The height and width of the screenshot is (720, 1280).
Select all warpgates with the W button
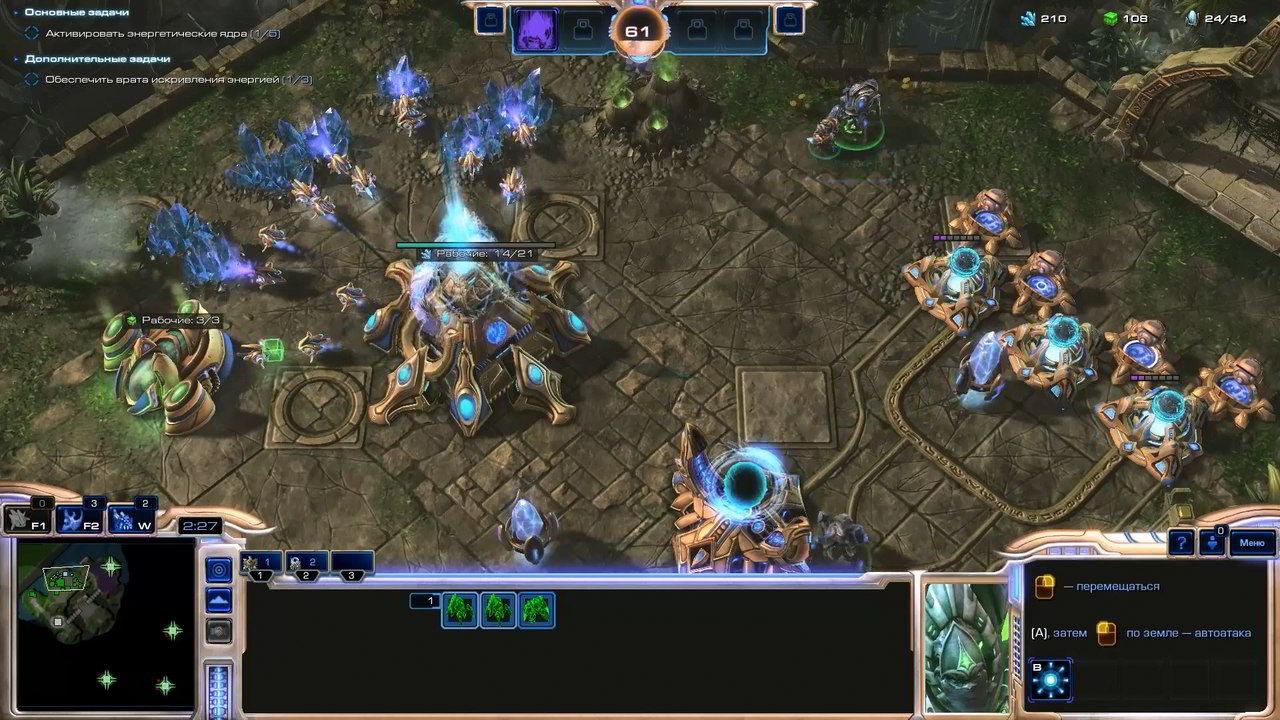click(132, 519)
